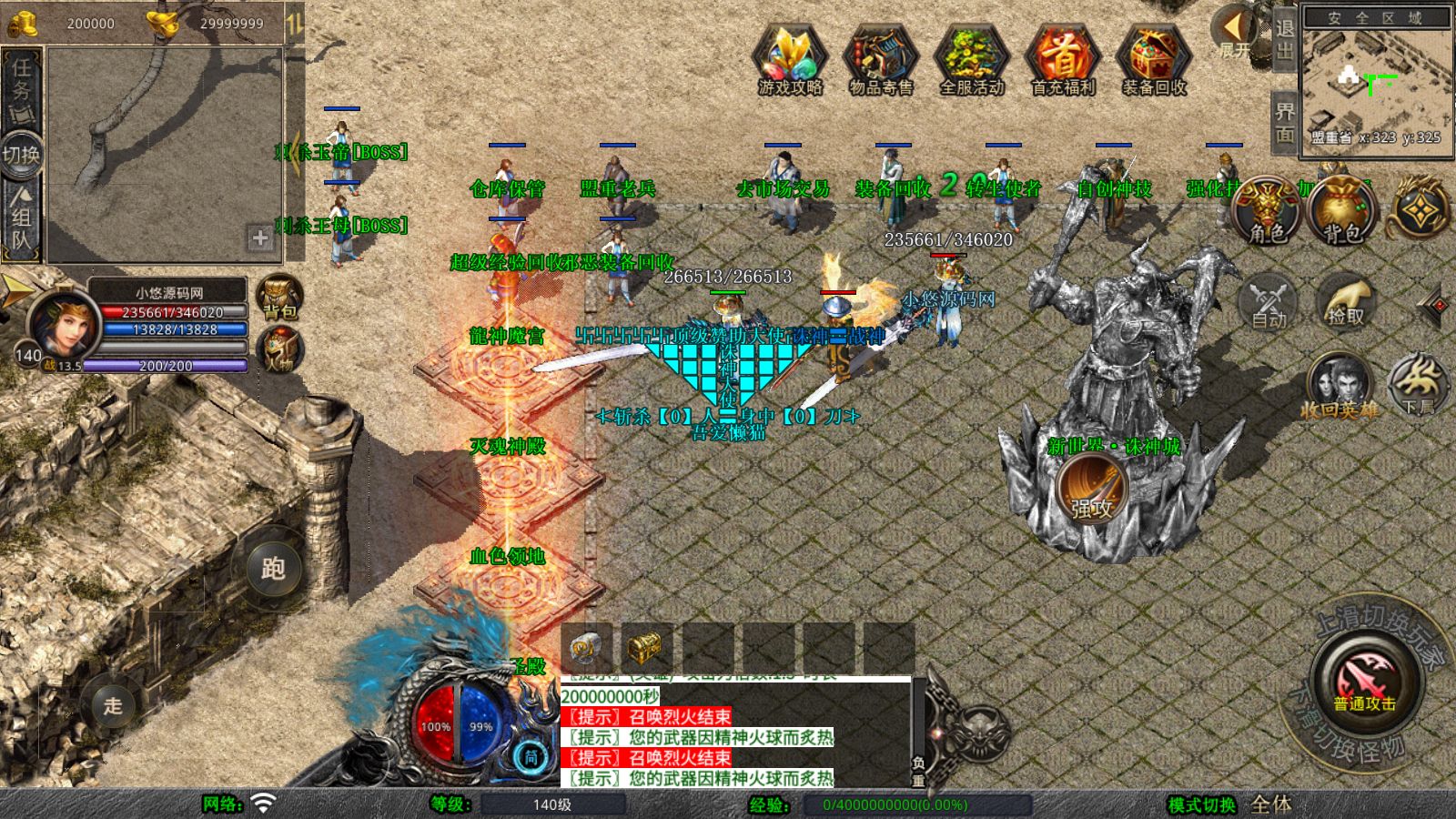Open the 全服活动 server events

tap(971, 57)
